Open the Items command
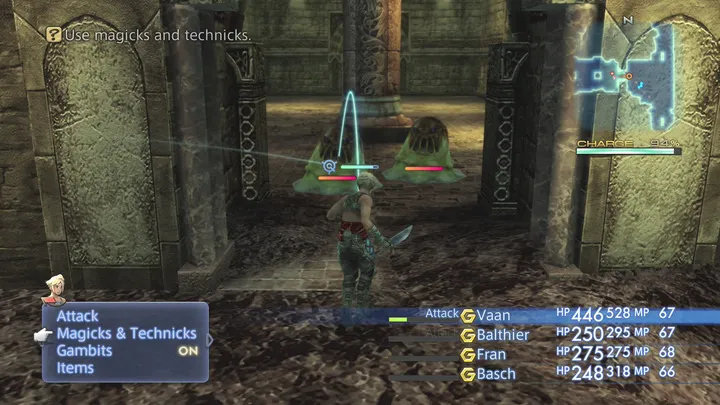 pyautogui.click(x=75, y=368)
